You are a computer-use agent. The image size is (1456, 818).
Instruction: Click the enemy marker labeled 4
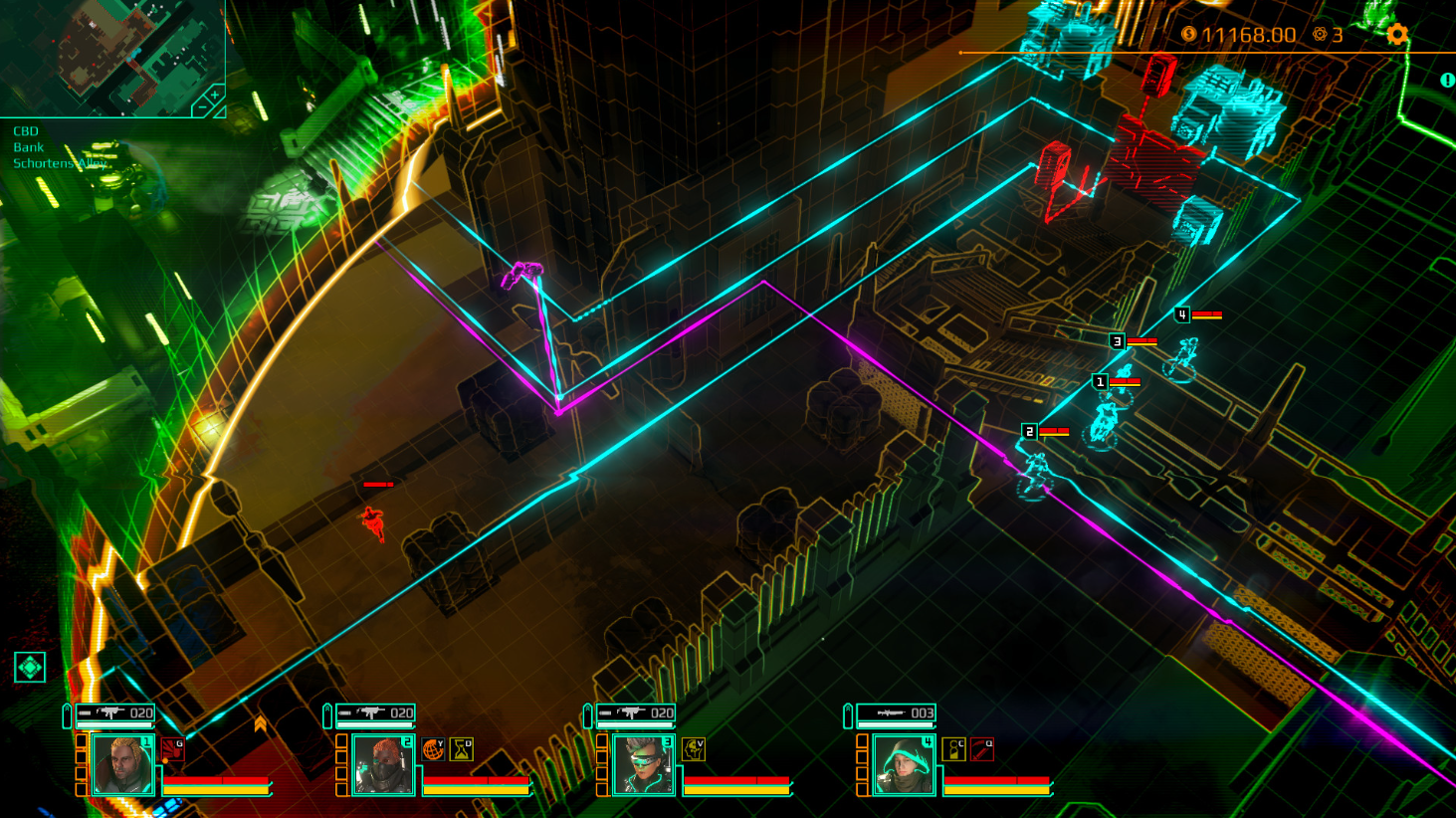[x=1183, y=312]
